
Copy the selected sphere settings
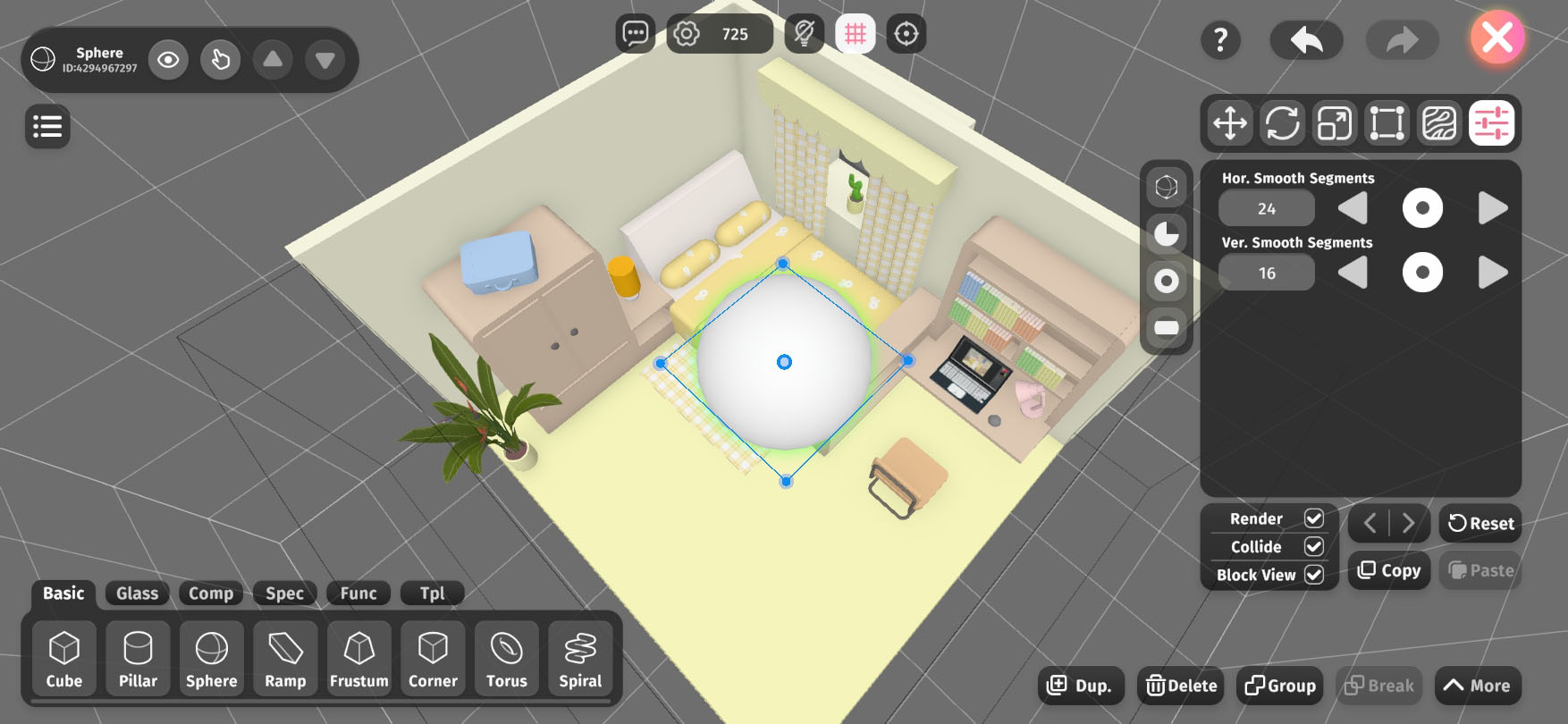[x=1389, y=570]
